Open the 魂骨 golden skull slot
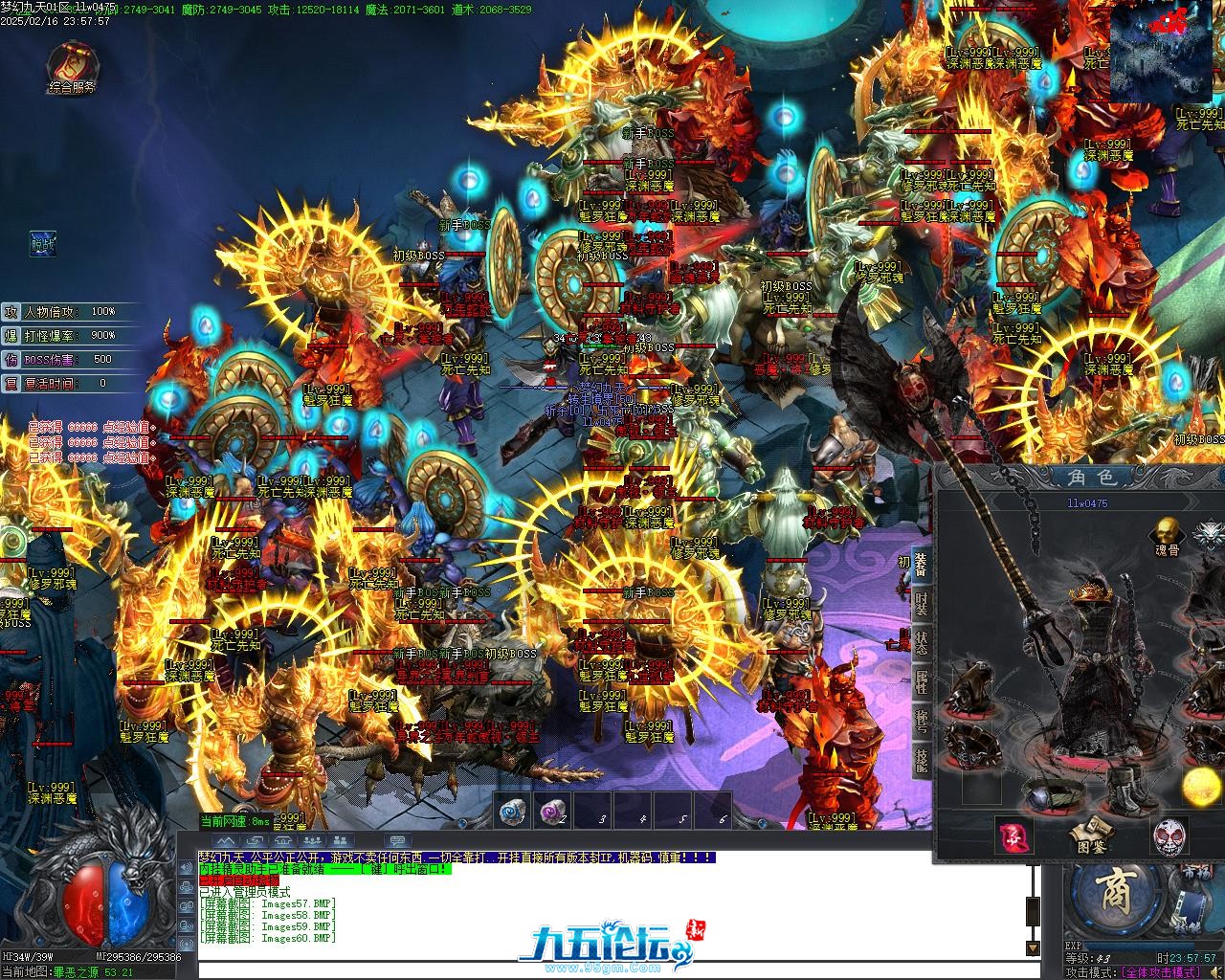The image size is (1225, 980). pos(1166,532)
